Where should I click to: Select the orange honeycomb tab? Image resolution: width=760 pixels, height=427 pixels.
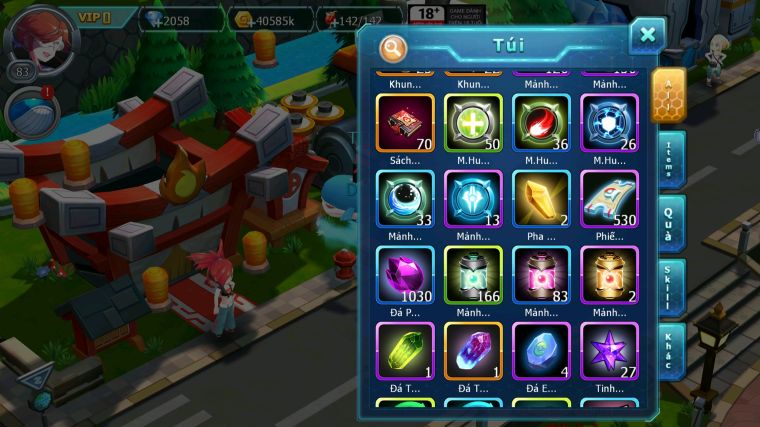click(668, 95)
